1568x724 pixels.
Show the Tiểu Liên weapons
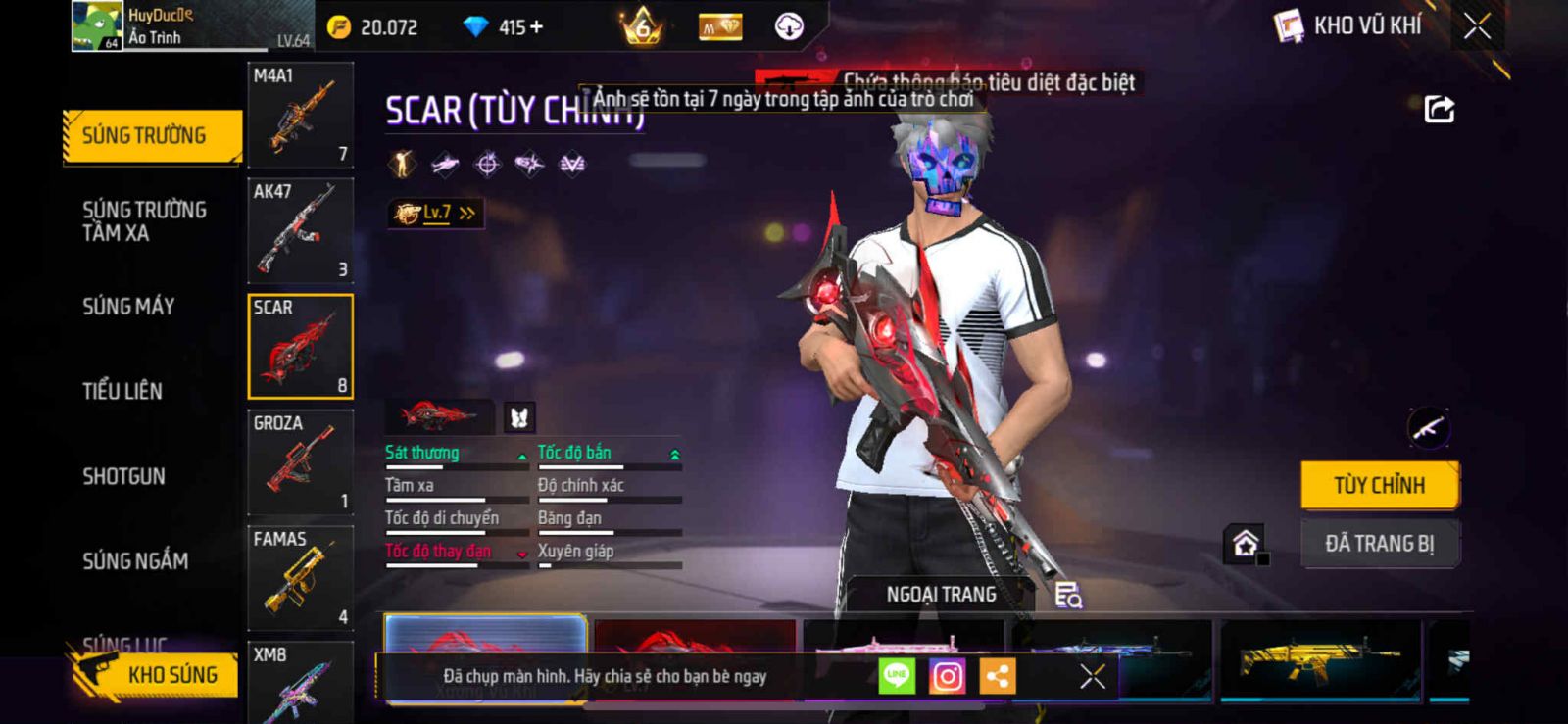[x=122, y=391]
